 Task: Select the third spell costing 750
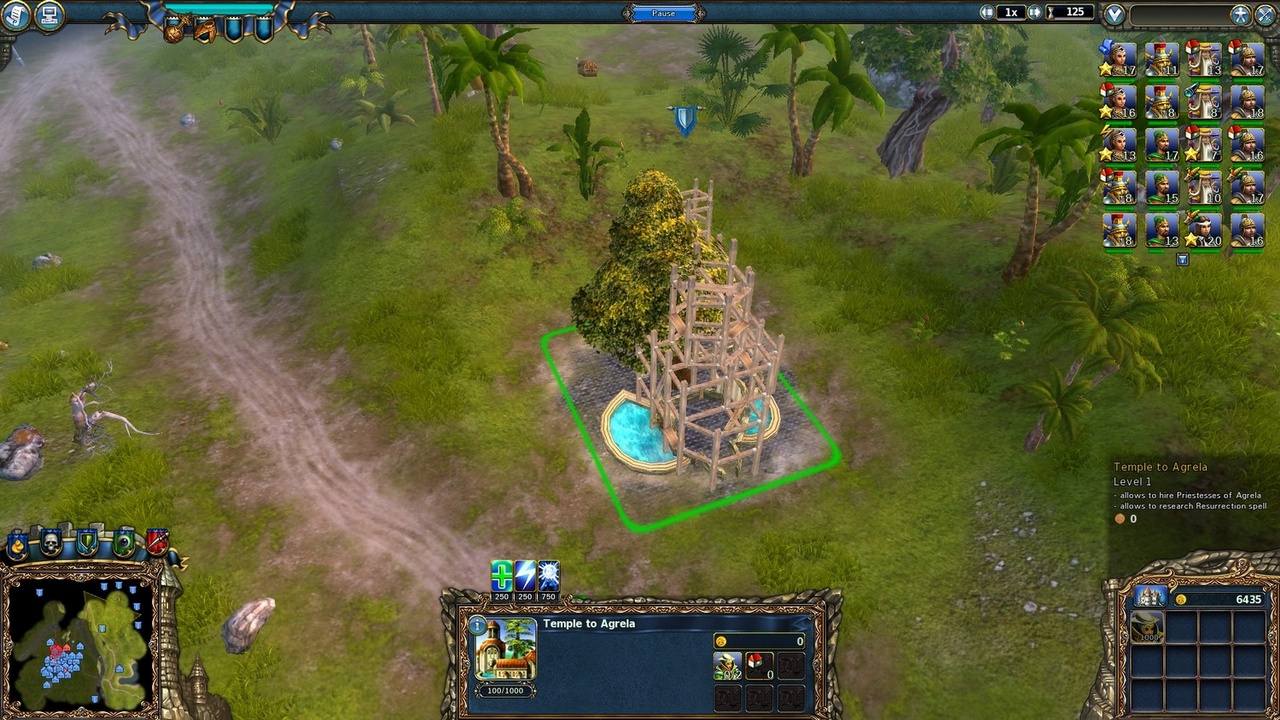pyautogui.click(x=549, y=576)
